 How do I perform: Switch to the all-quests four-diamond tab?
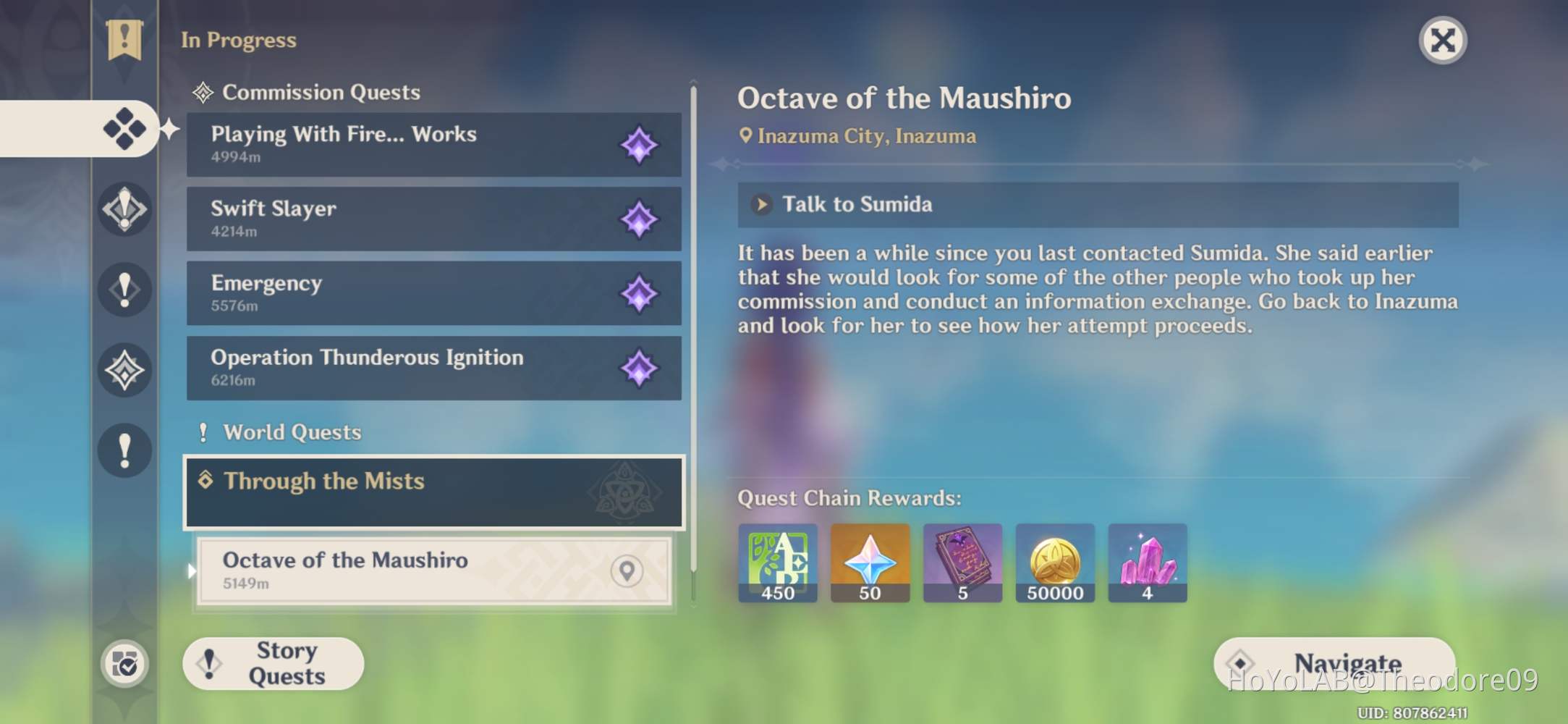[x=124, y=129]
